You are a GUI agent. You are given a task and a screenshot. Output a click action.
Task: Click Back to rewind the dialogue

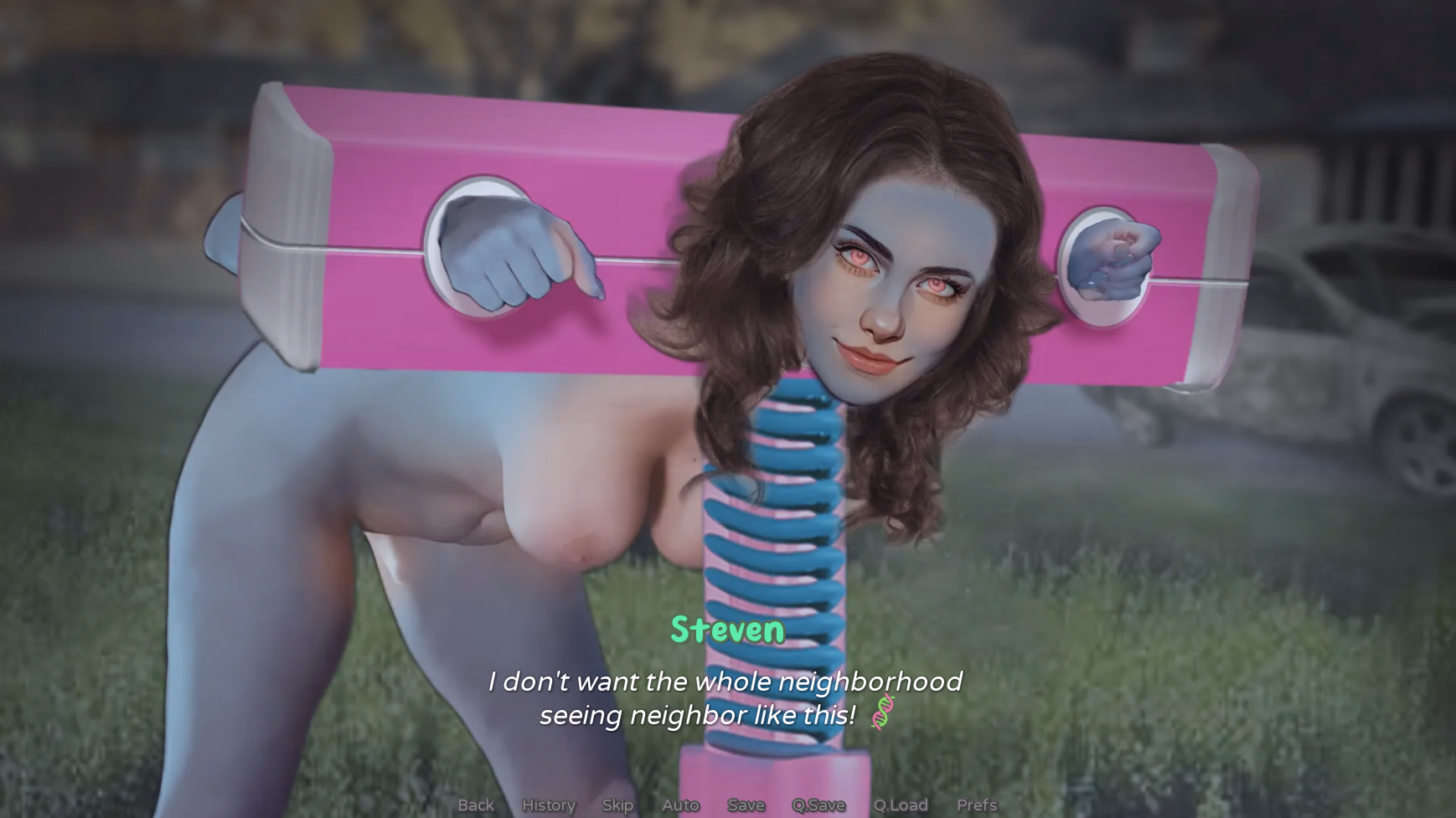tap(475, 805)
